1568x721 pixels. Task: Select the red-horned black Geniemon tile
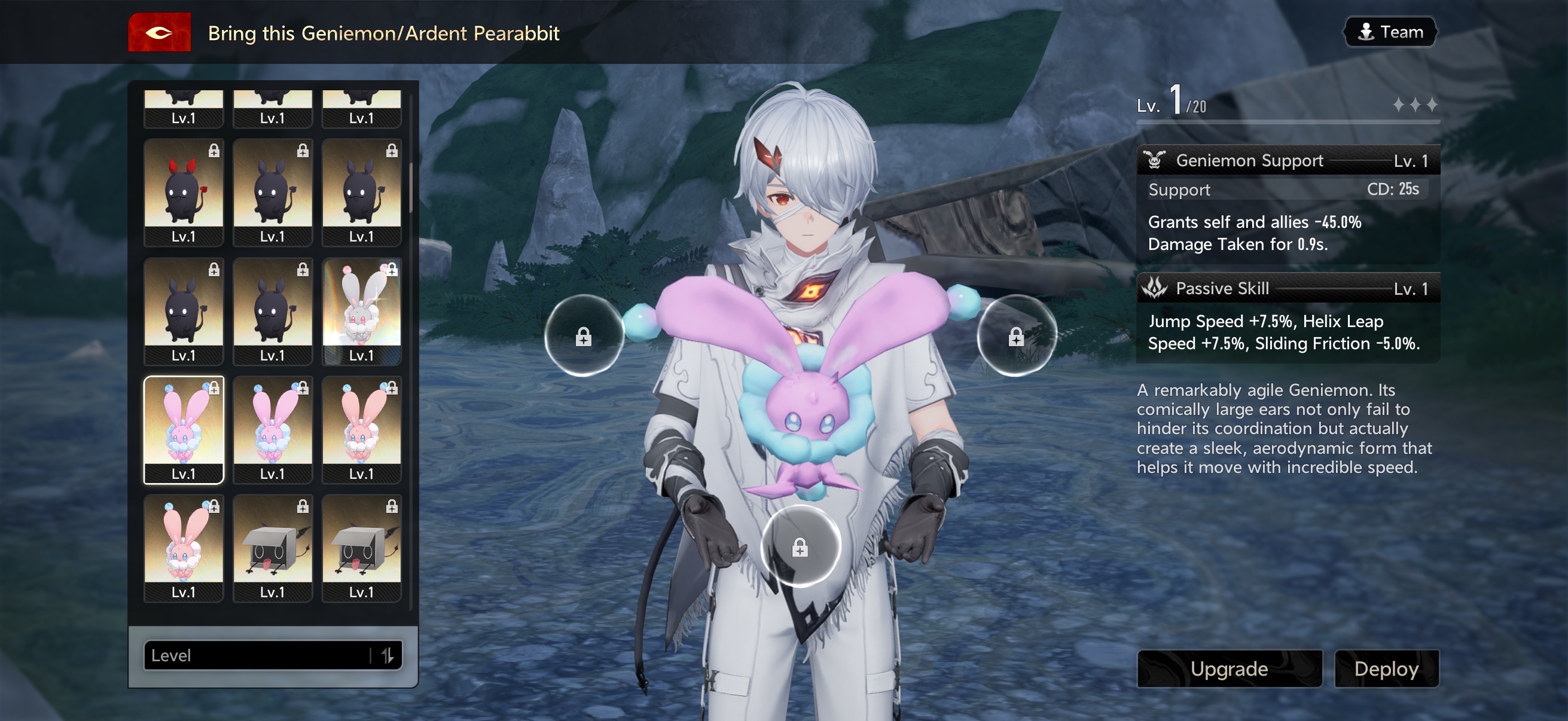pyautogui.click(x=183, y=192)
